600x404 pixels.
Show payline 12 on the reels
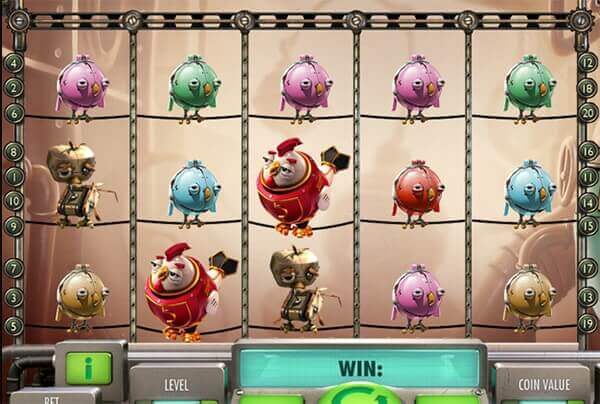tap(588, 62)
